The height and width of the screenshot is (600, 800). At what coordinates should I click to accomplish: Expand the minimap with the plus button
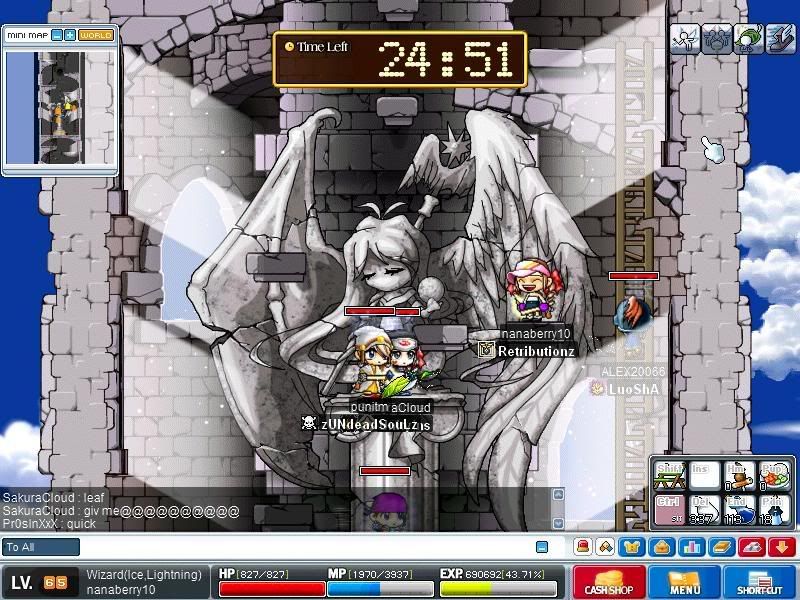coord(70,35)
